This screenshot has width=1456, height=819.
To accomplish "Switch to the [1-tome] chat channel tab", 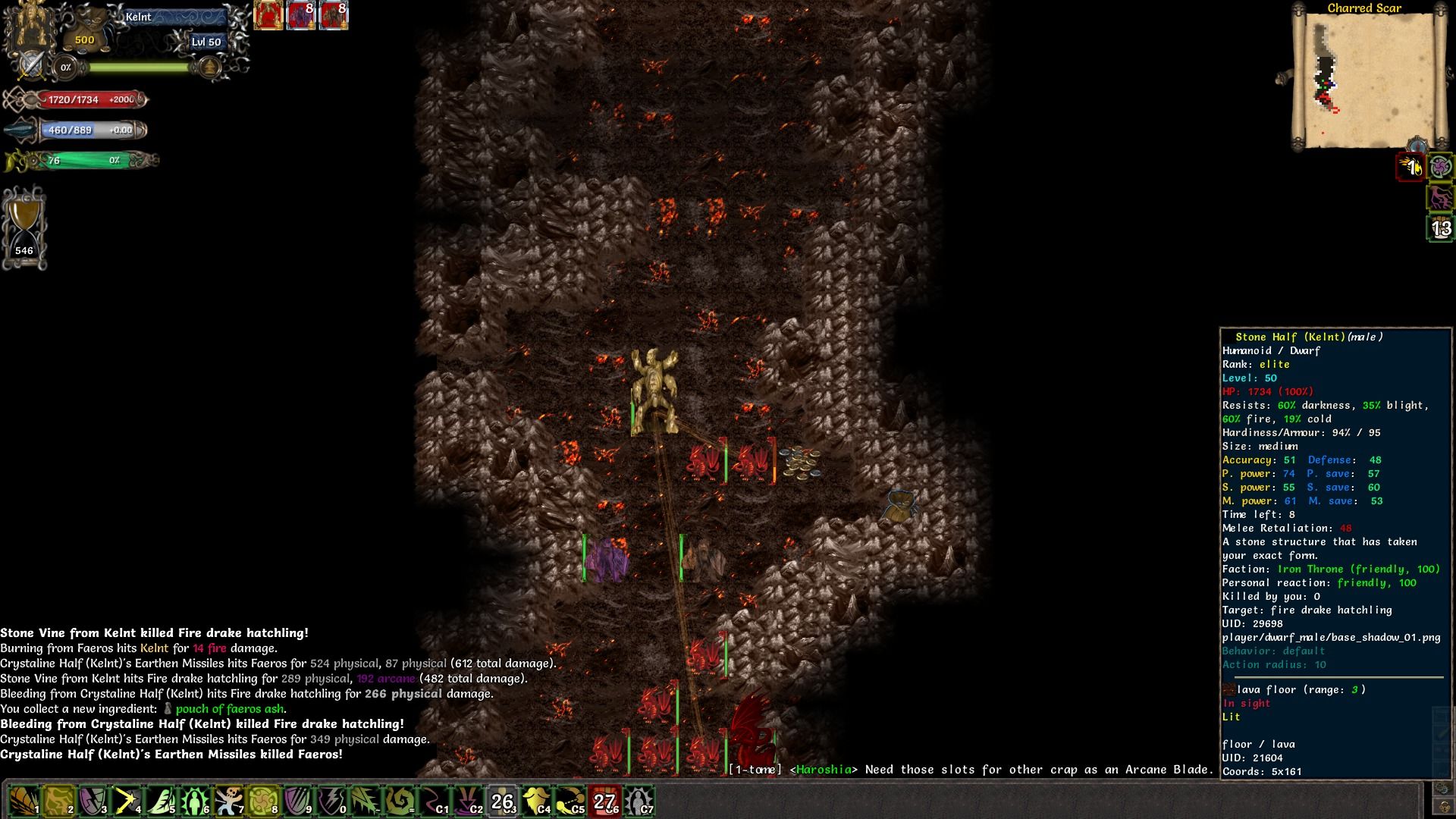I will 755,769.
